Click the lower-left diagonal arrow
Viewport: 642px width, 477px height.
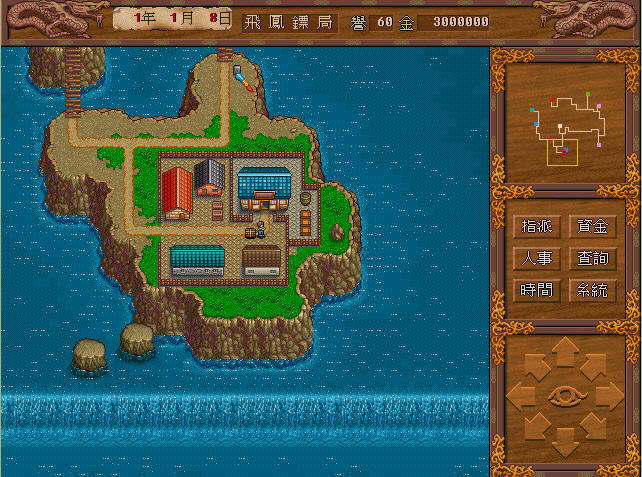(x=535, y=426)
